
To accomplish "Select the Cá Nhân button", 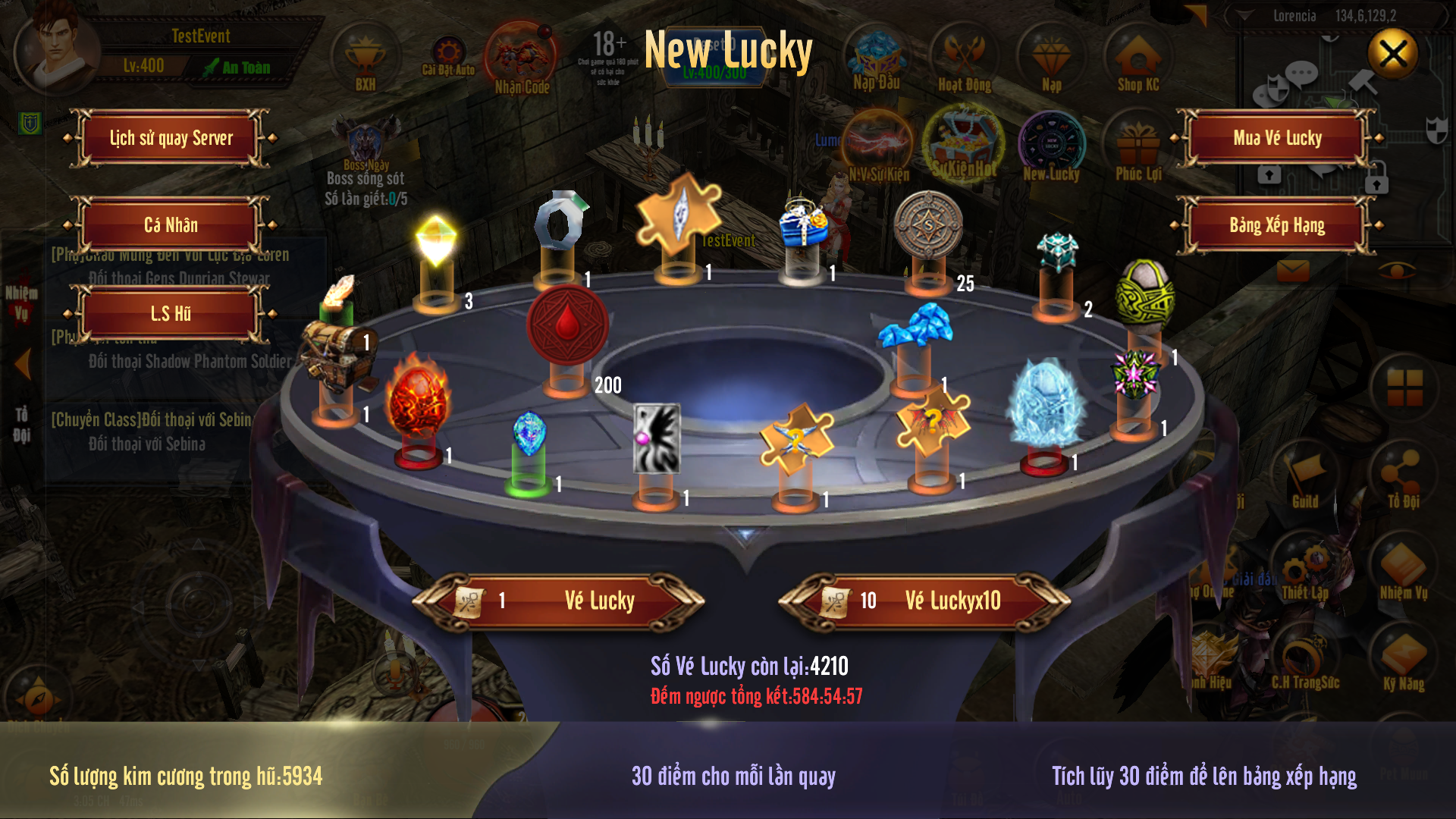I will [x=171, y=225].
